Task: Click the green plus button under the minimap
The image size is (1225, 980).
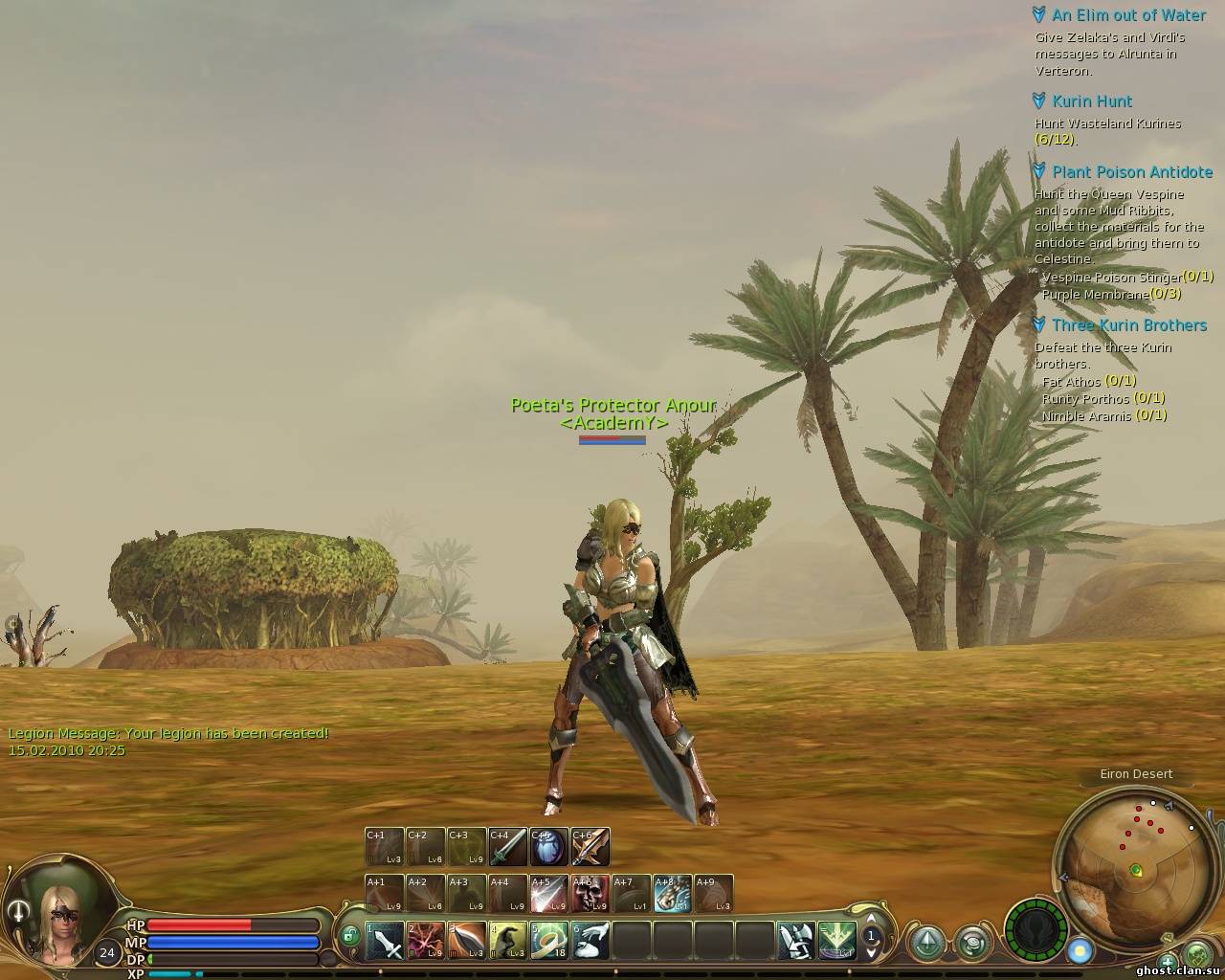Action: [x=1167, y=960]
